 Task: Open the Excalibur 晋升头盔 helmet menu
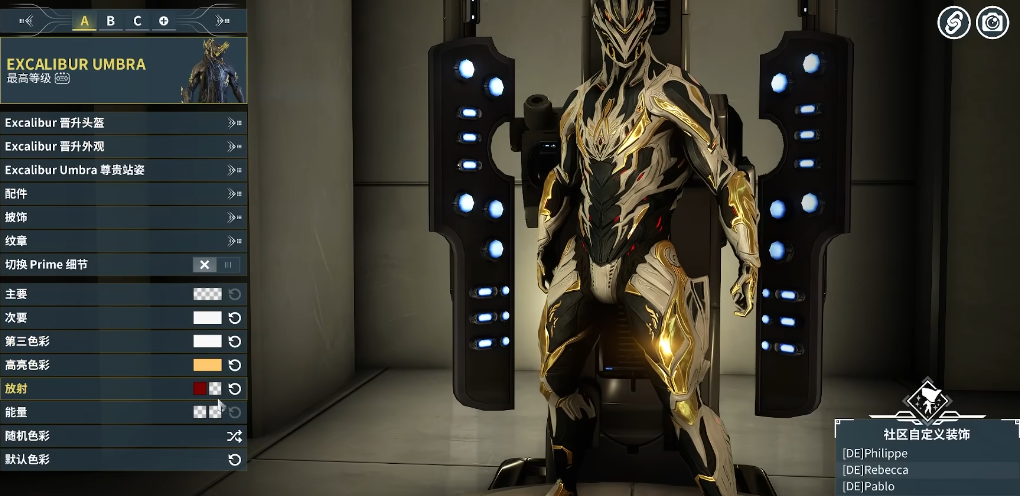tap(123, 123)
